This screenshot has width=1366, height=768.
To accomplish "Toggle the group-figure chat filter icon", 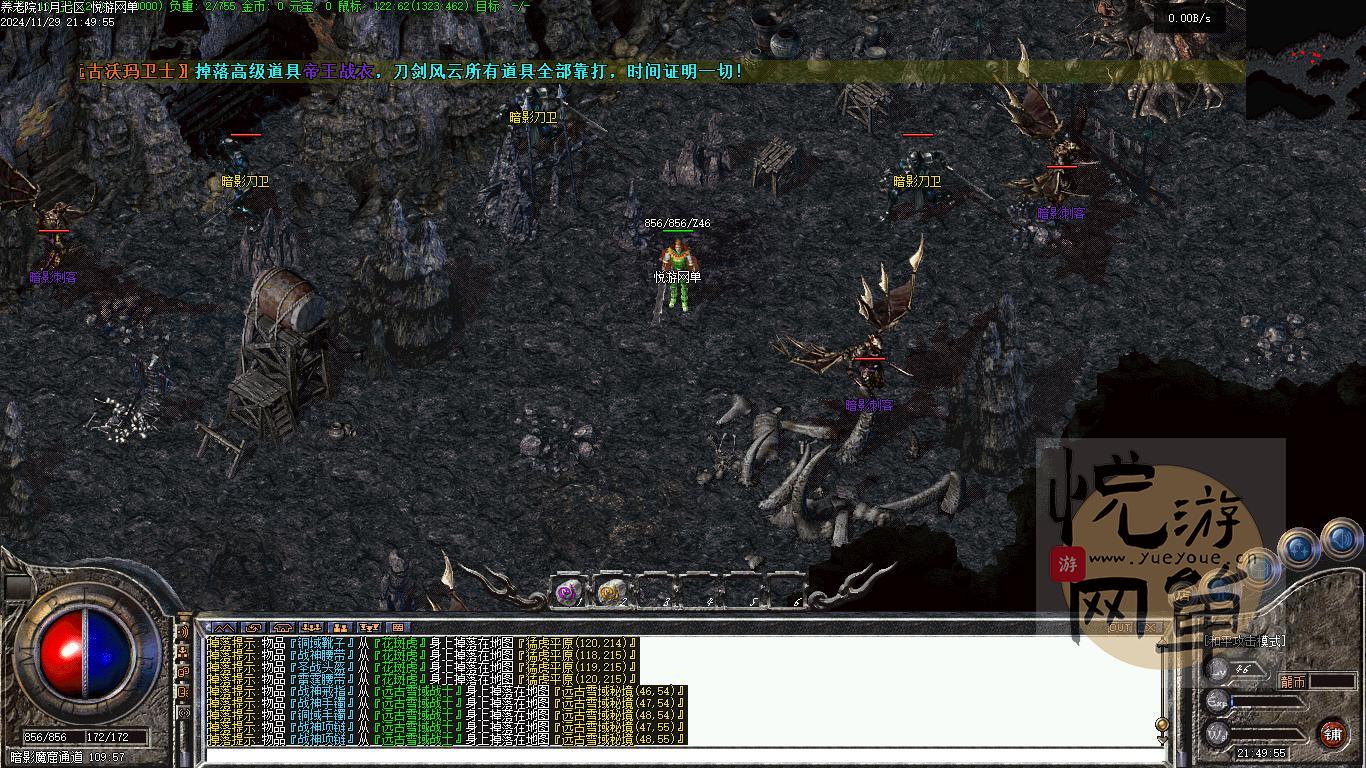I will 183,652.
